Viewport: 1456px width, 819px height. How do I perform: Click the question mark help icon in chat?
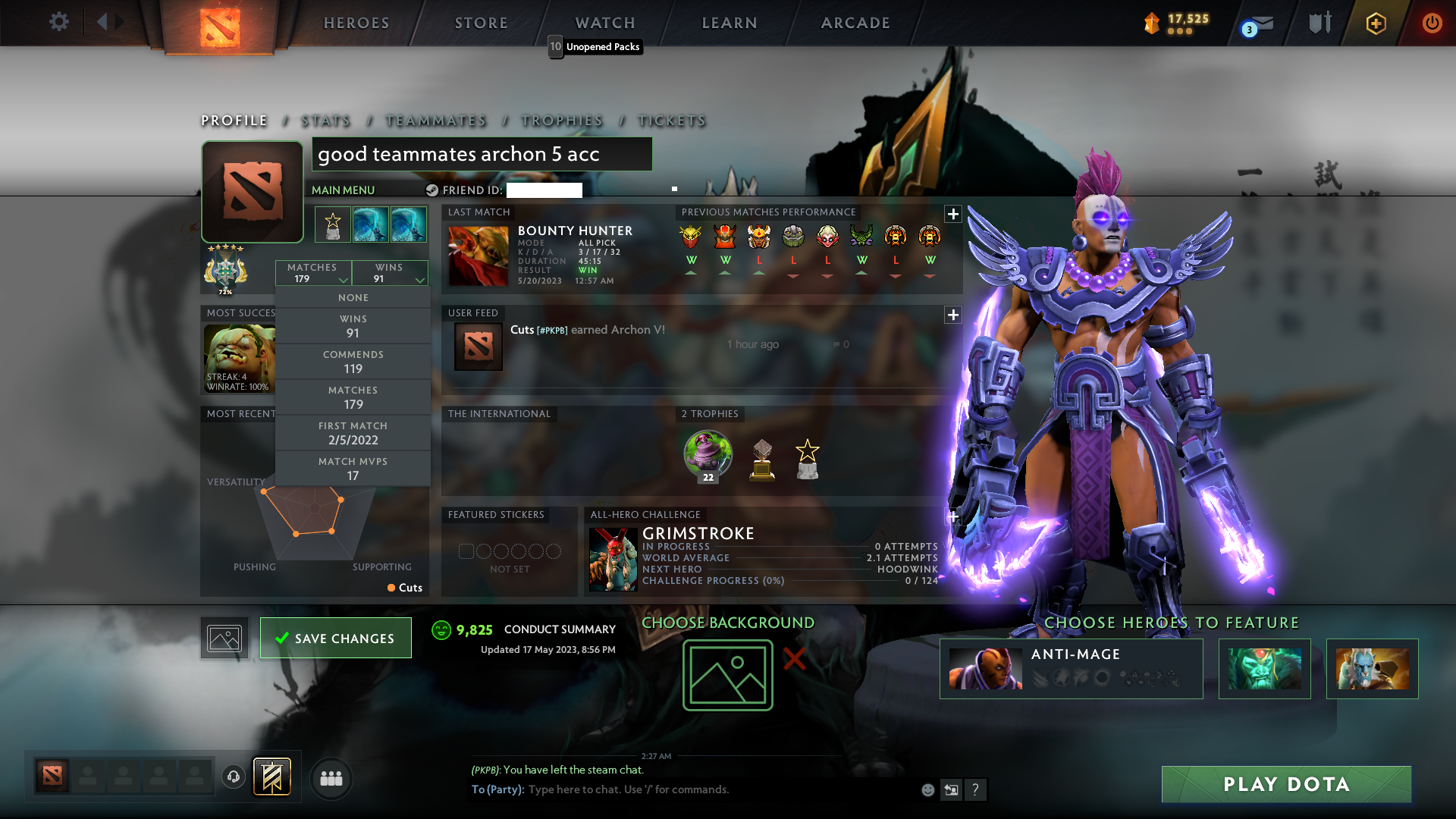coord(976,789)
